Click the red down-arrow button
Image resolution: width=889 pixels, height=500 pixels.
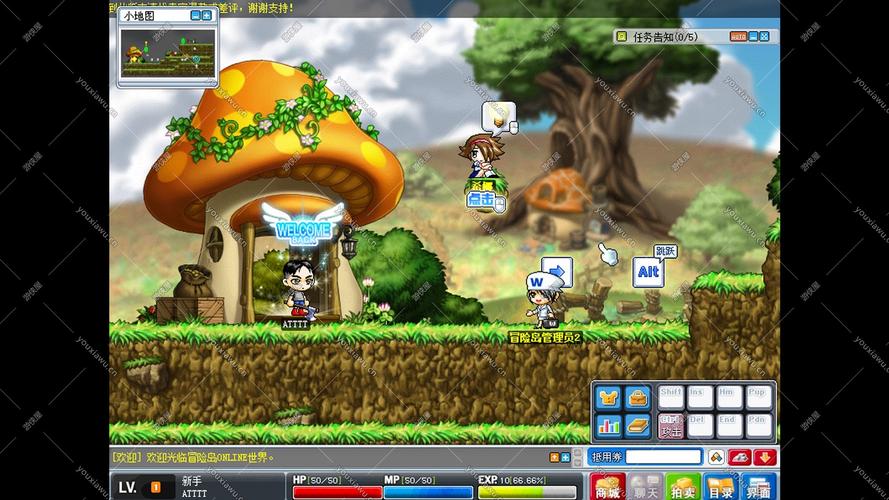click(765, 457)
